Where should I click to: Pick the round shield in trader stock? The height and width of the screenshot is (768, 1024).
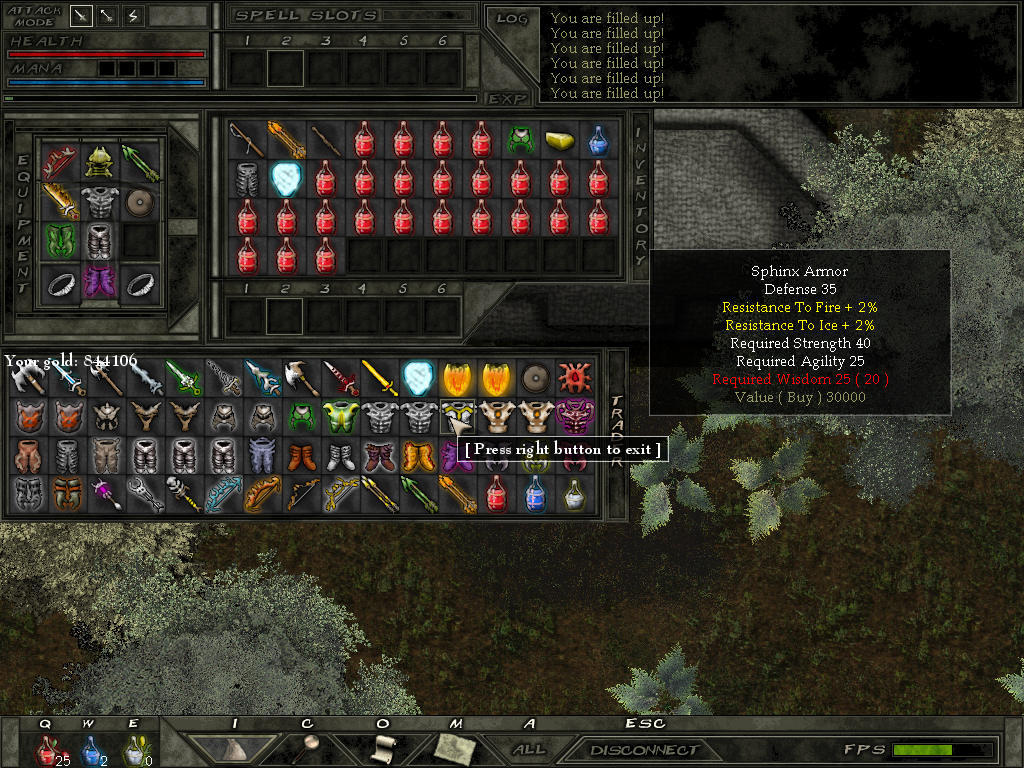pyautogui.click(x=535, y=378)
